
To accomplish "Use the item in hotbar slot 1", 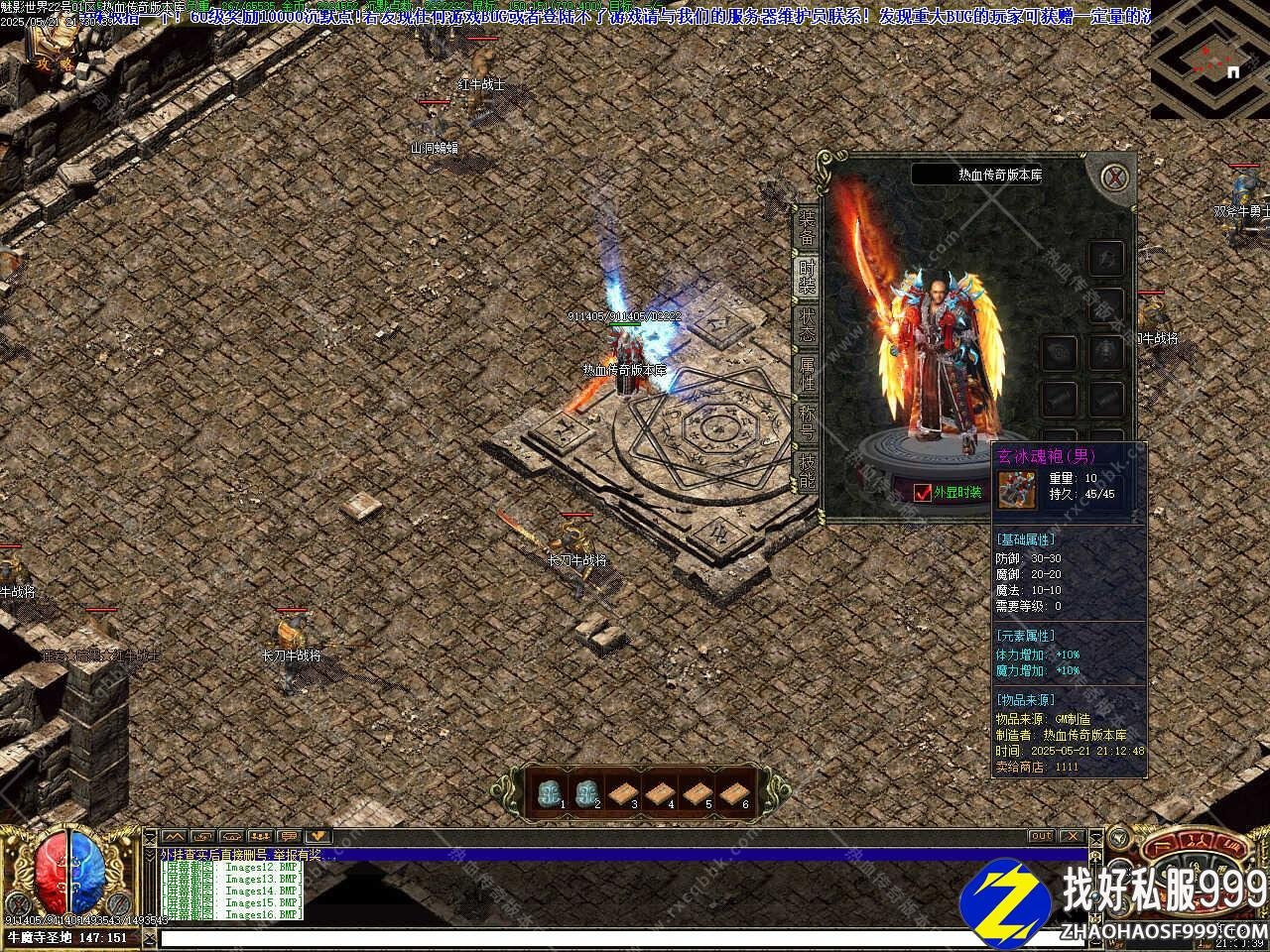I will (x=549, y=792).
